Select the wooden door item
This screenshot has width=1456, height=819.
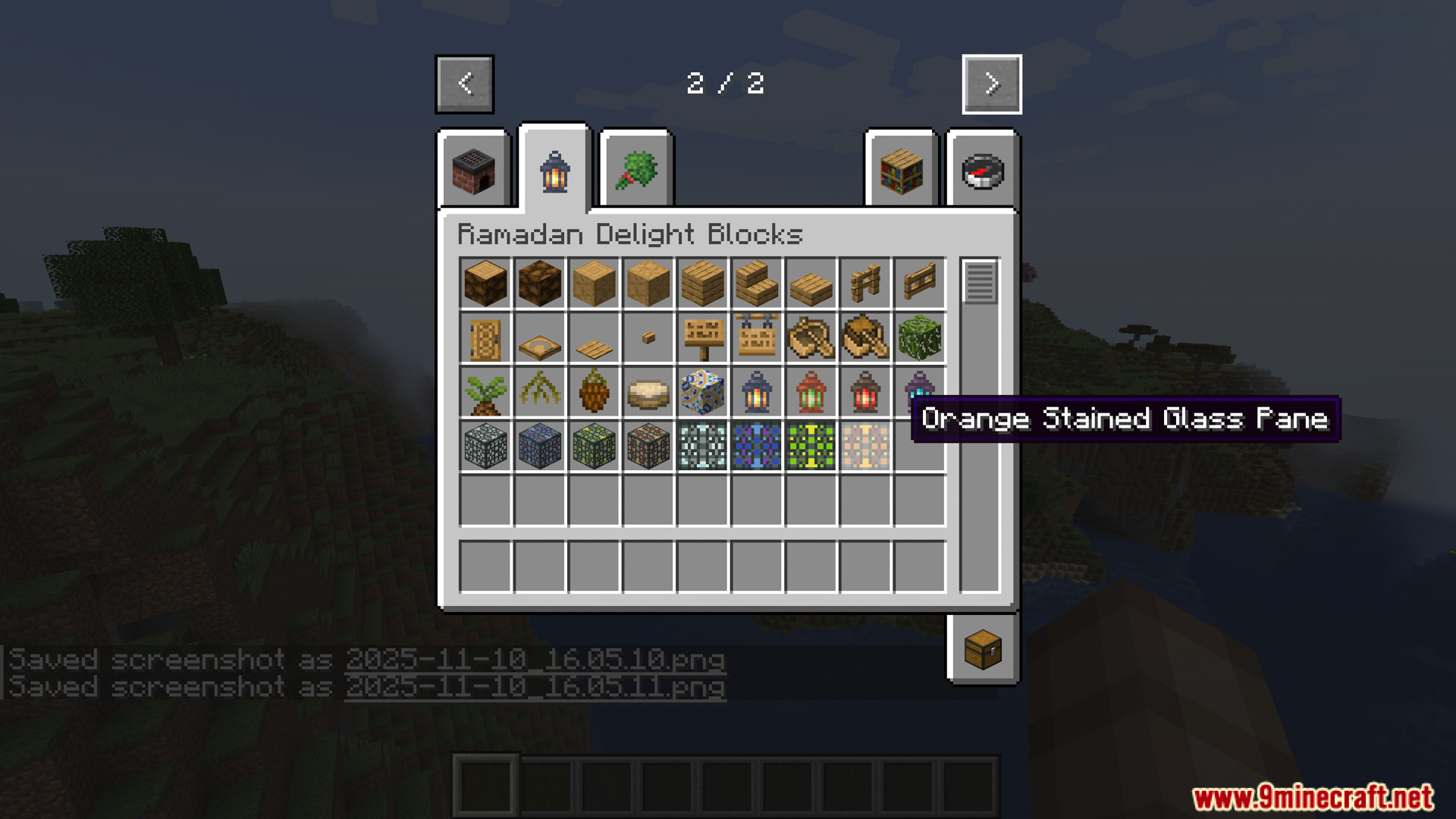pos(485,338)
